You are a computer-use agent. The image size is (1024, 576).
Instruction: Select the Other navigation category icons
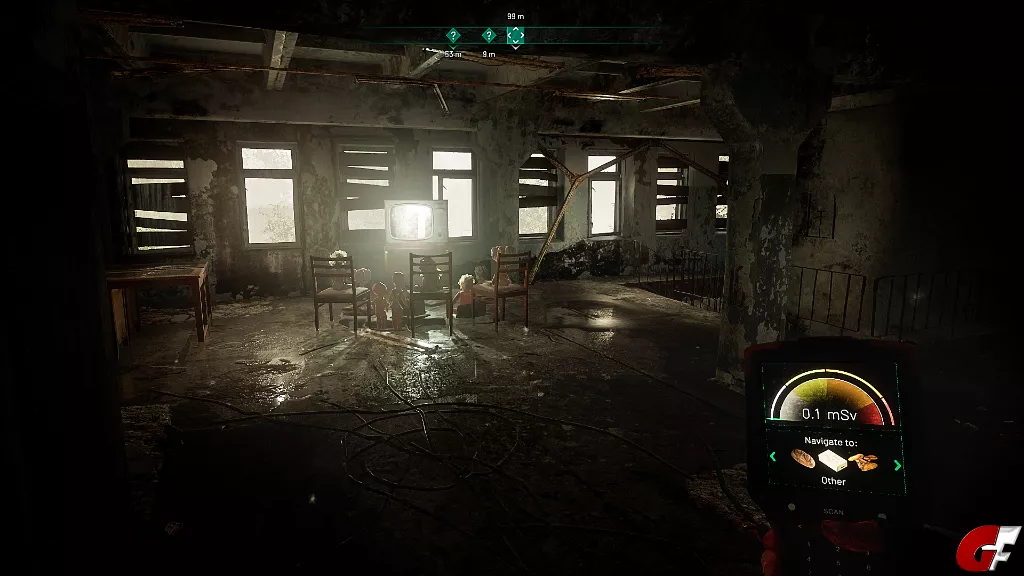coord(833,460)
